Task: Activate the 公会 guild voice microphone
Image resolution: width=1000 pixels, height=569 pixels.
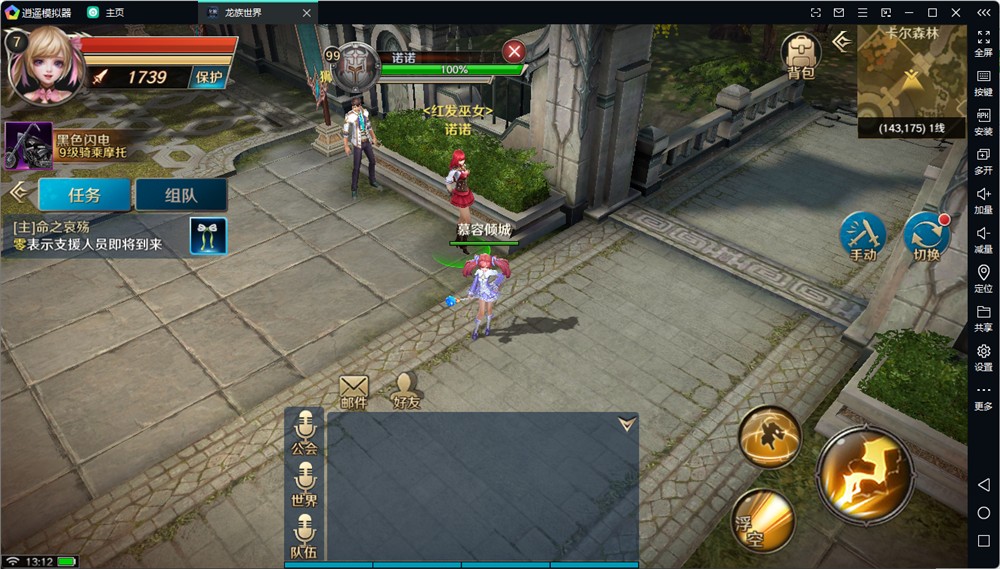Action: (x=304, y=432)
